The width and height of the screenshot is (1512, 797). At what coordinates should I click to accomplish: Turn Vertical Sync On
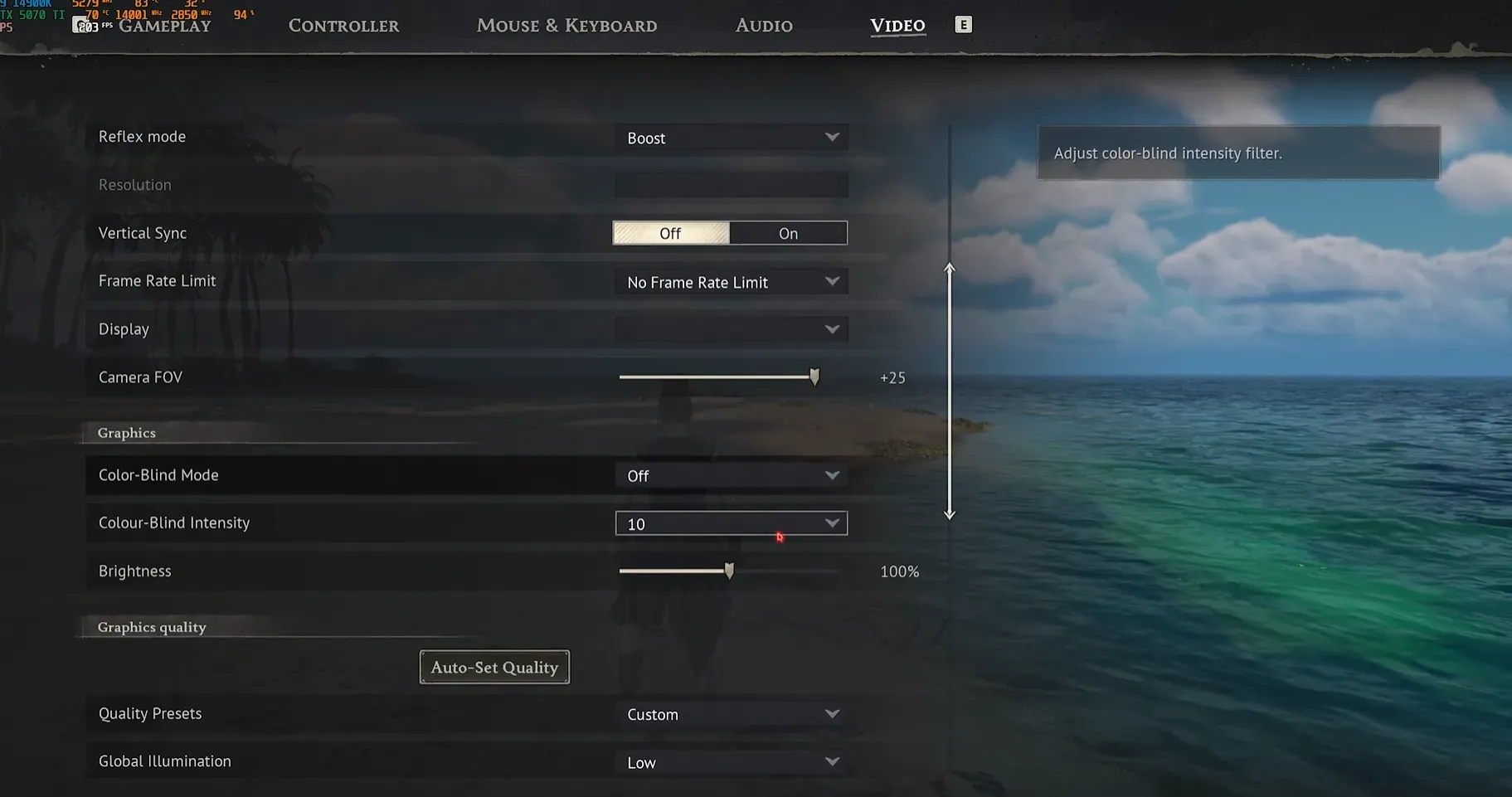pyautogui.click(x=787, y=232)
